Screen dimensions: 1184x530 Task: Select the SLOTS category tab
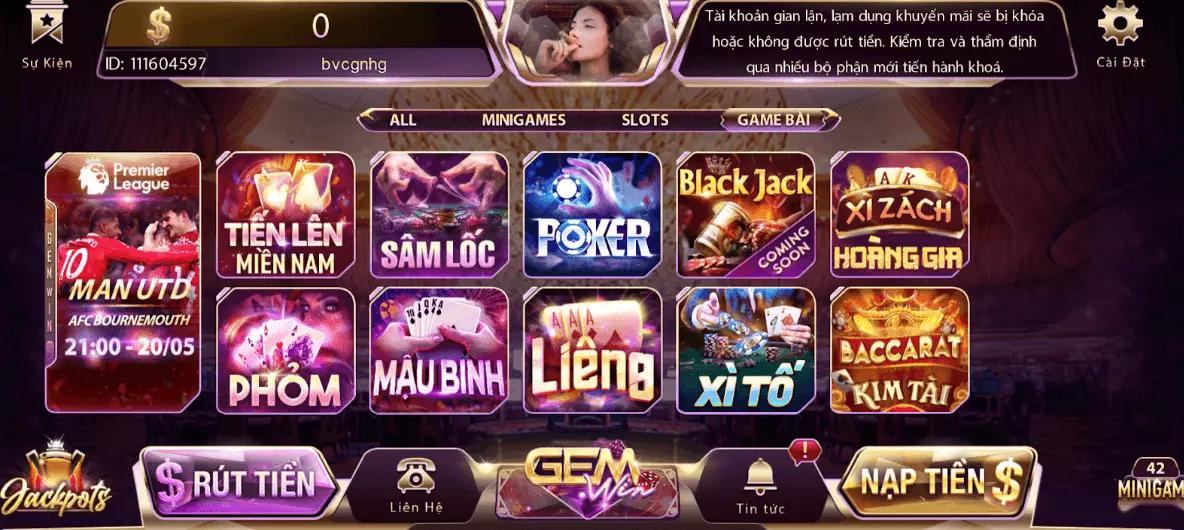coord(645,120)
